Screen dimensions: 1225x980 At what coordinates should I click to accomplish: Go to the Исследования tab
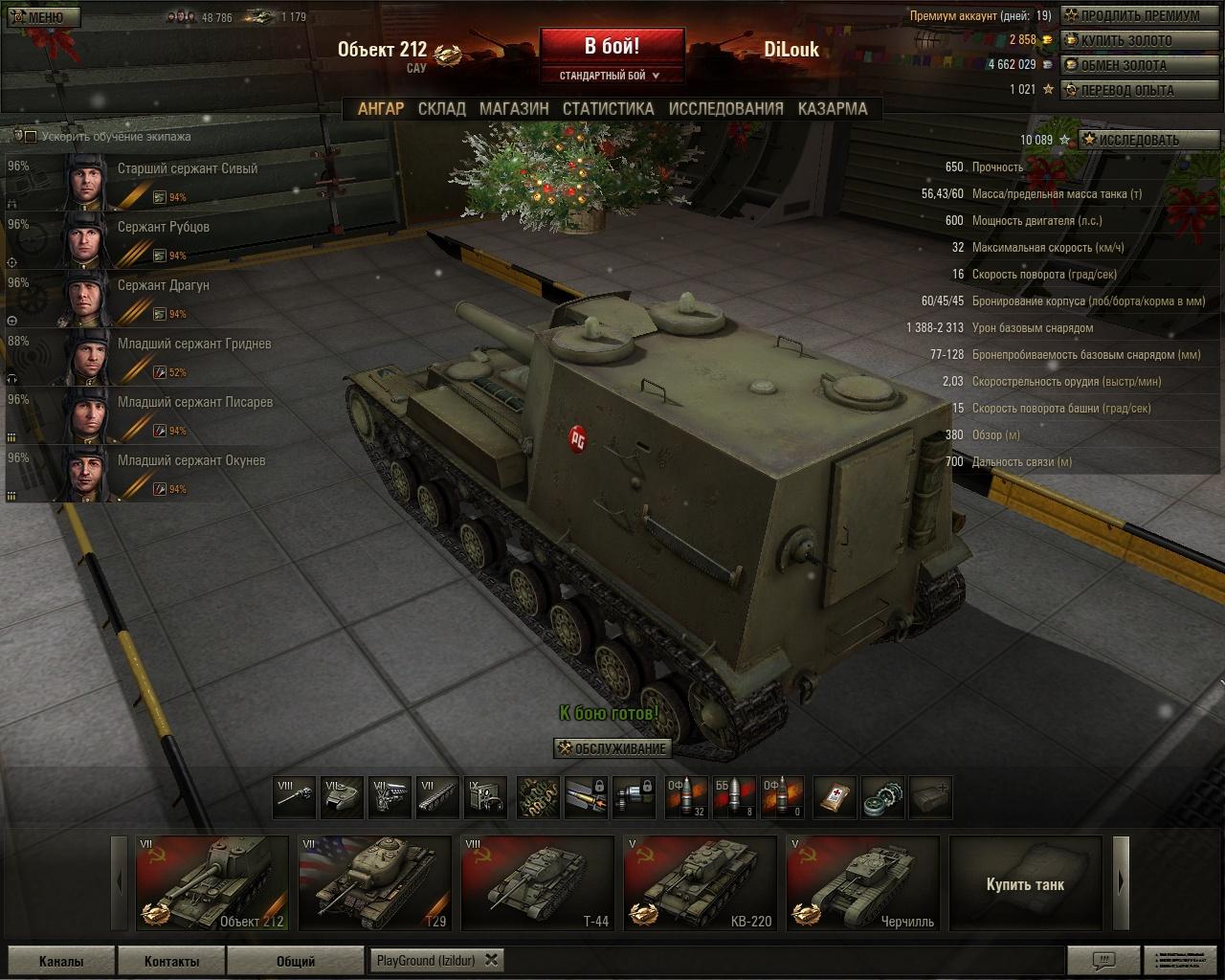[725, 109]
